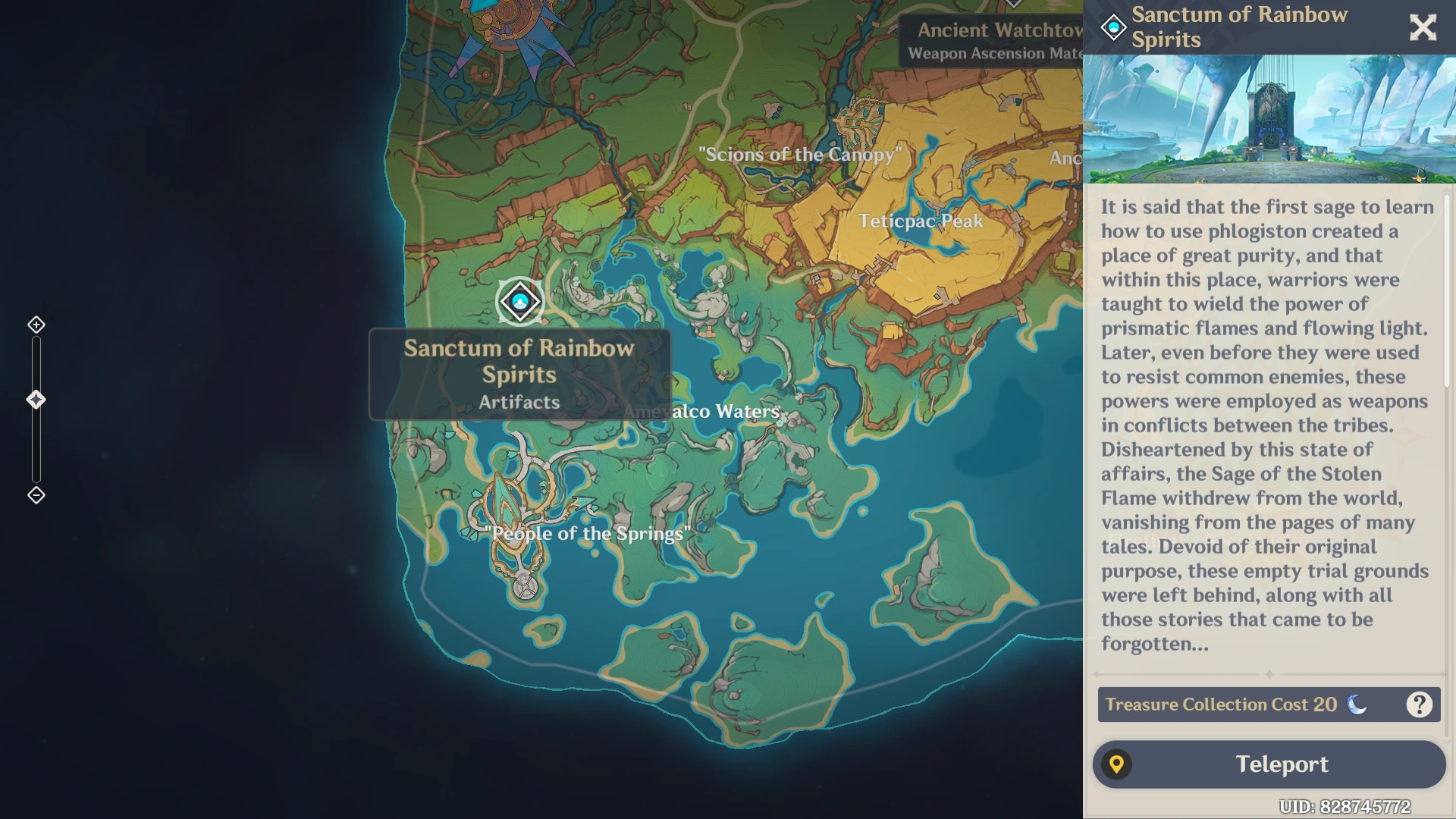Zoom in with the map plus button
Viewport: 1456px width, 819px height.
pos(36,325)
